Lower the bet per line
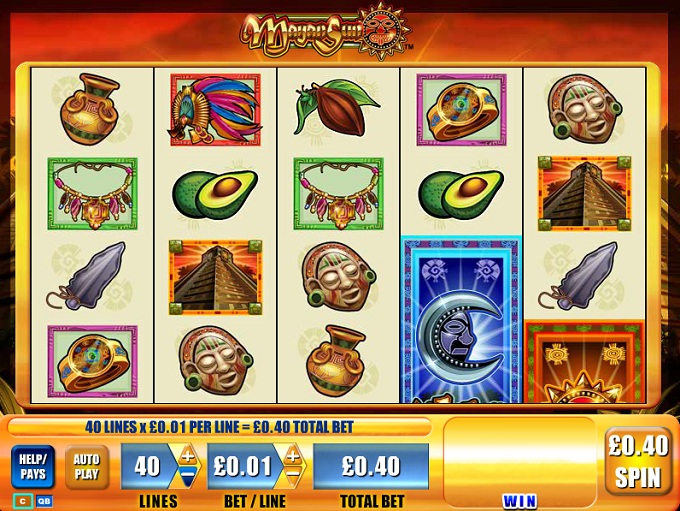Screen dimensions: 680x511 tap(293, 476)
